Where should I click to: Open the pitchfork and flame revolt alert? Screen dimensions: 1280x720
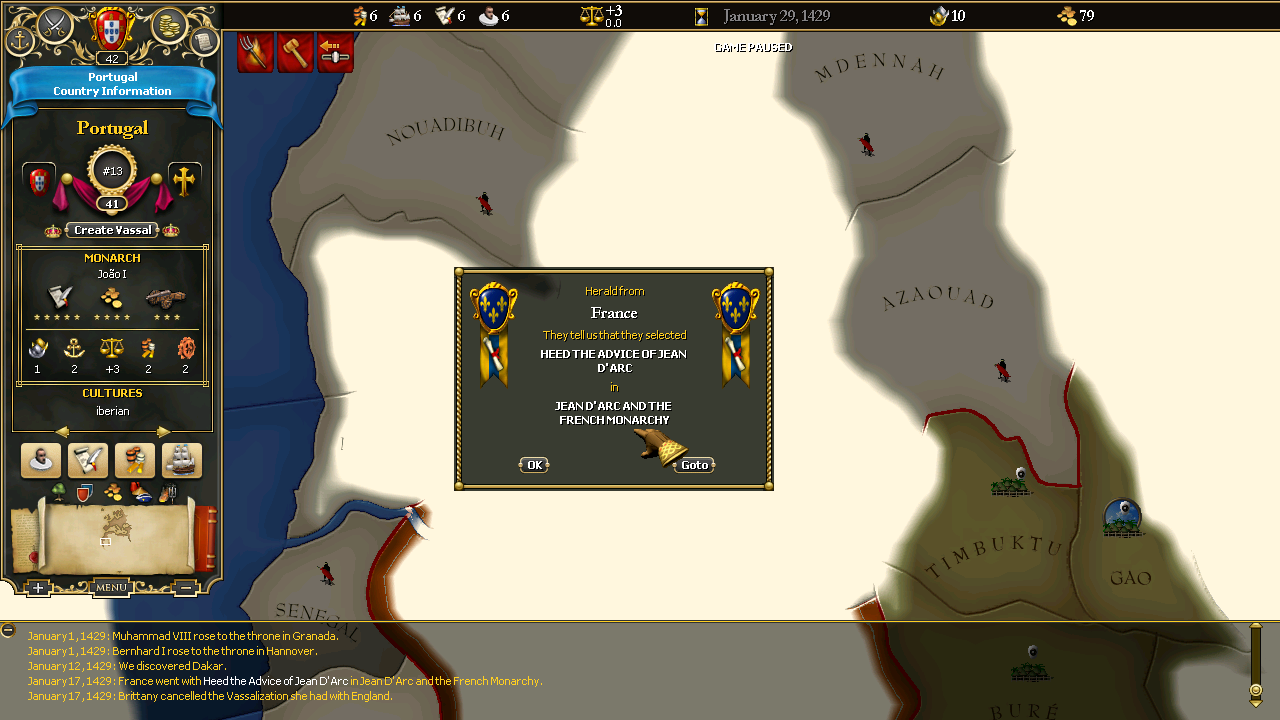pos(255,52)
